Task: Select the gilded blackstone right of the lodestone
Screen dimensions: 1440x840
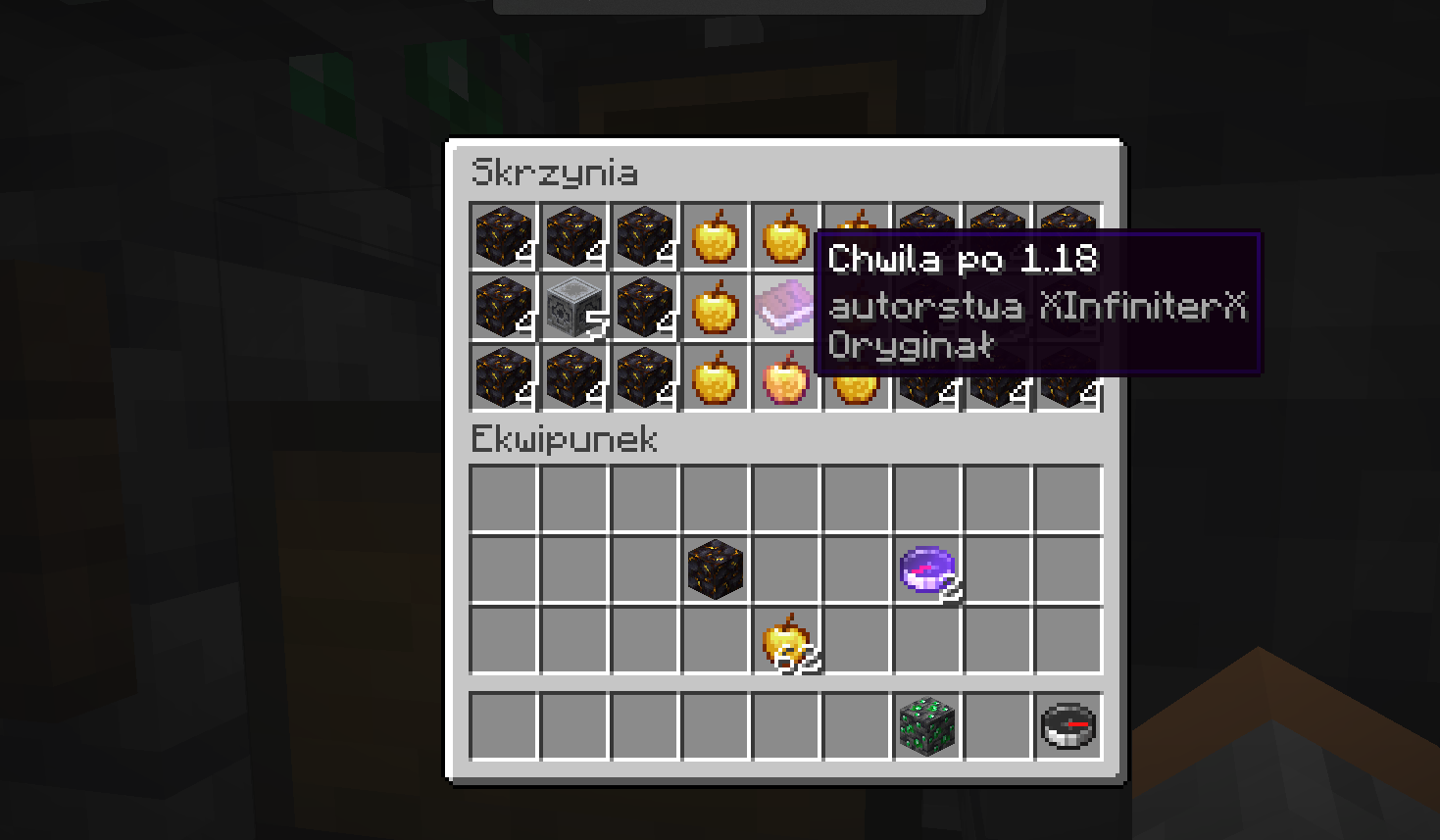Action: point(644,307)
